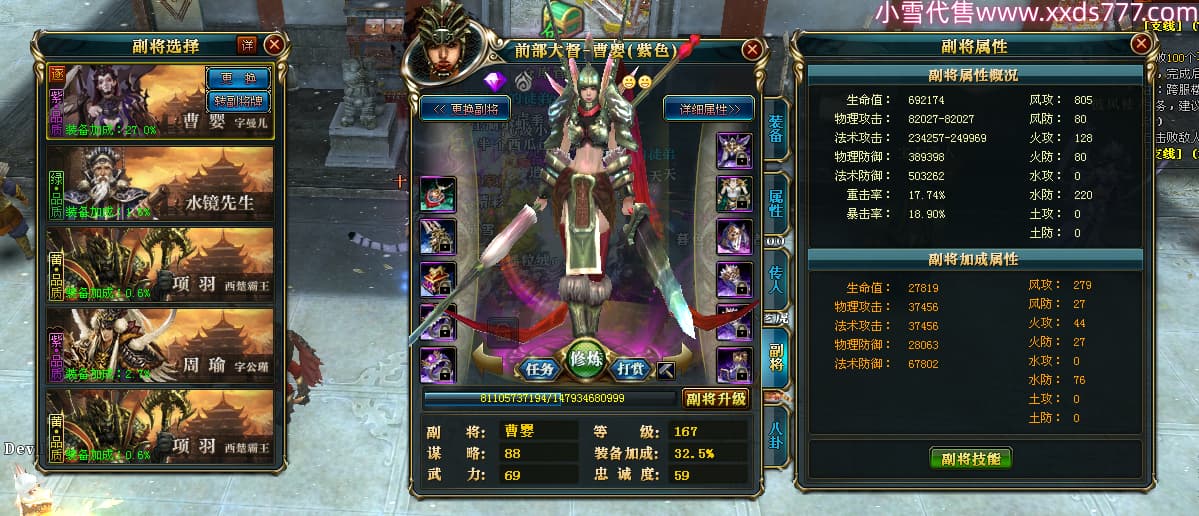Close the 副将属性 panel
This screenshot has width=1199, height=516.
(x=1140, y=44)
